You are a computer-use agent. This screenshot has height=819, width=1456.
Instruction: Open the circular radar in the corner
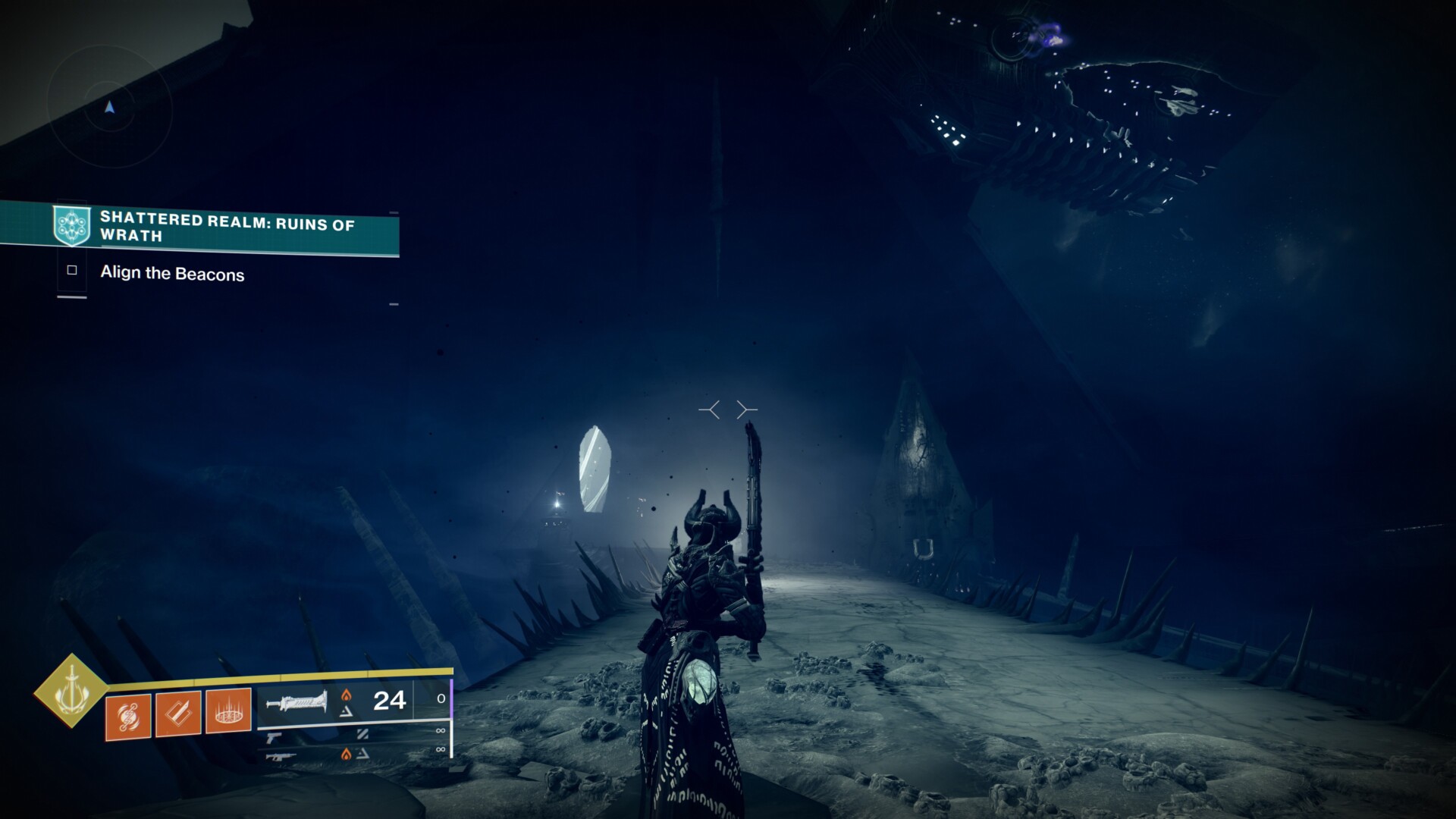[x=110, y=108]
